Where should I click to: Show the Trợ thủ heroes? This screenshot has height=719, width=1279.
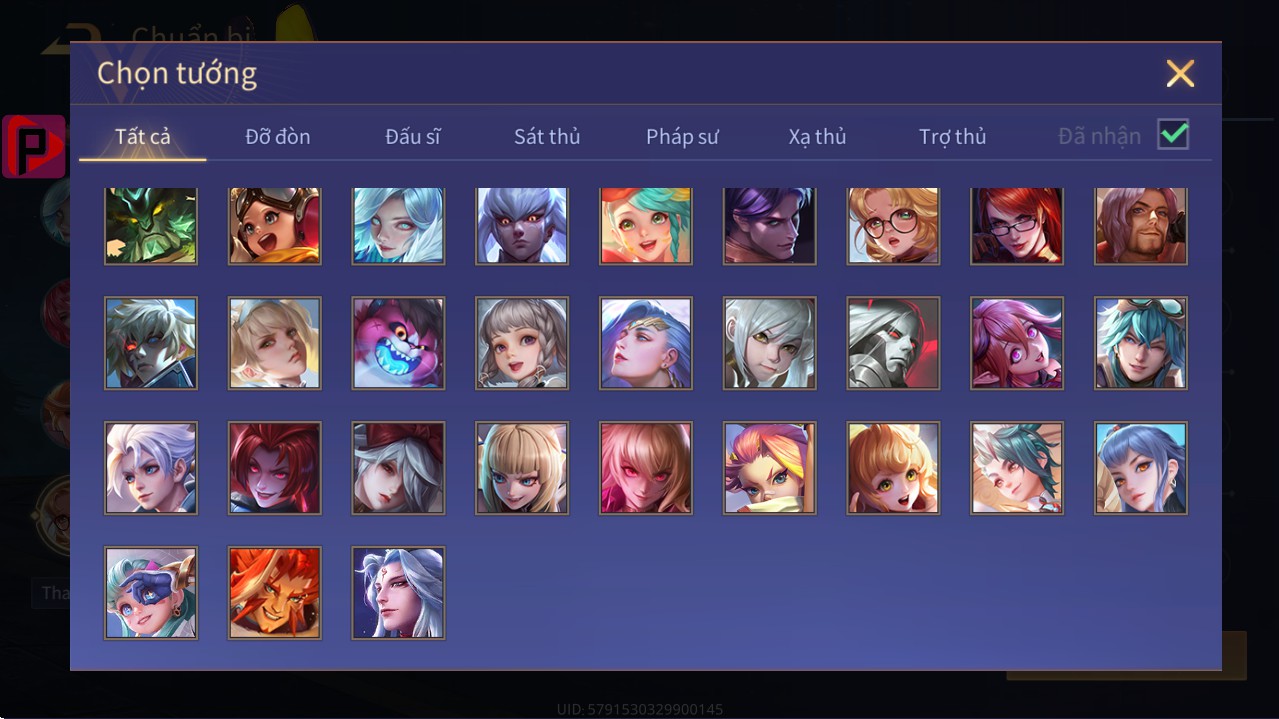952,136
